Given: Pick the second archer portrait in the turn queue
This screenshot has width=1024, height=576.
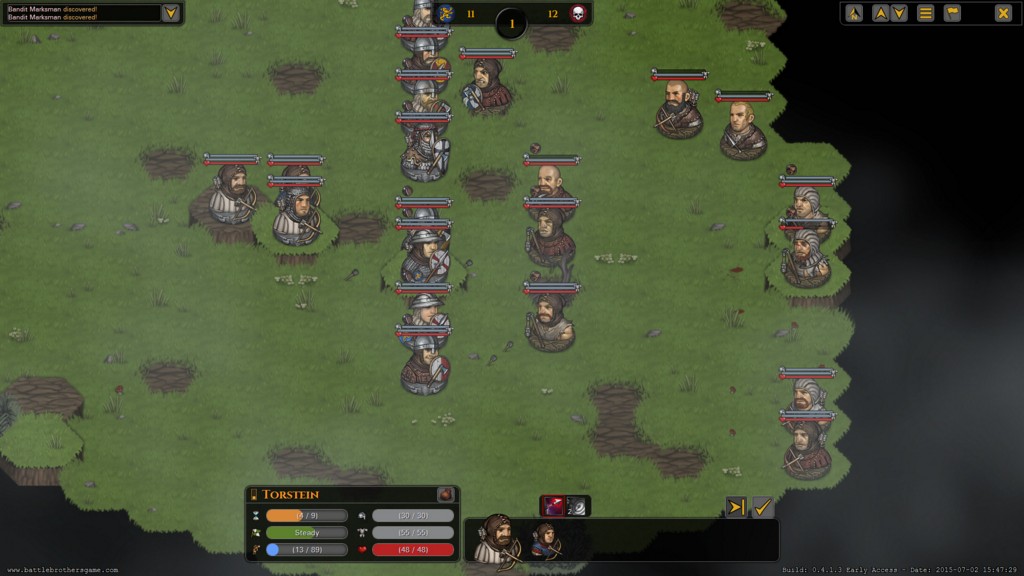Looking at the screenshot, I should click(x=545, y=539).
